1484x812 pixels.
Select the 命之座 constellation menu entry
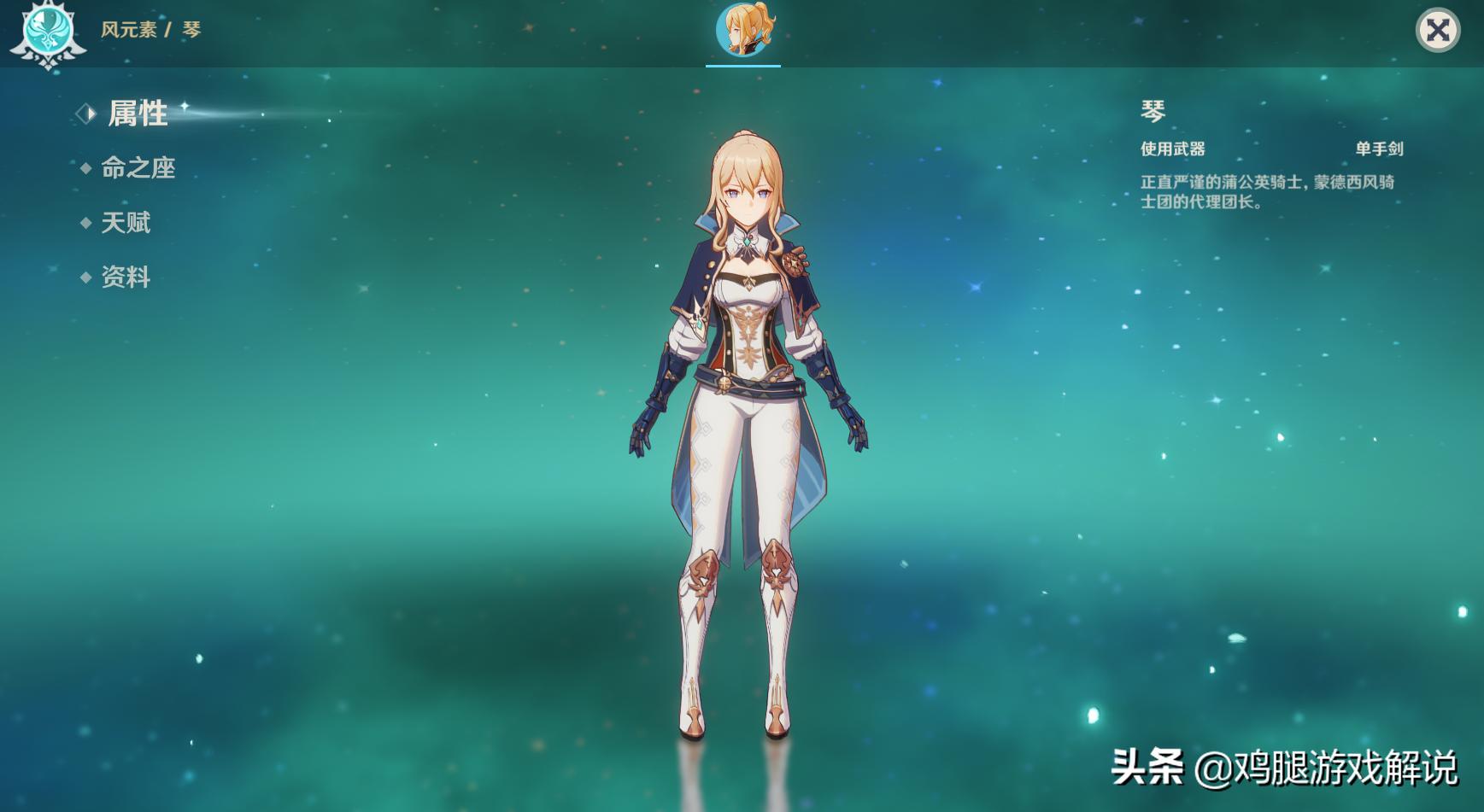138,168
